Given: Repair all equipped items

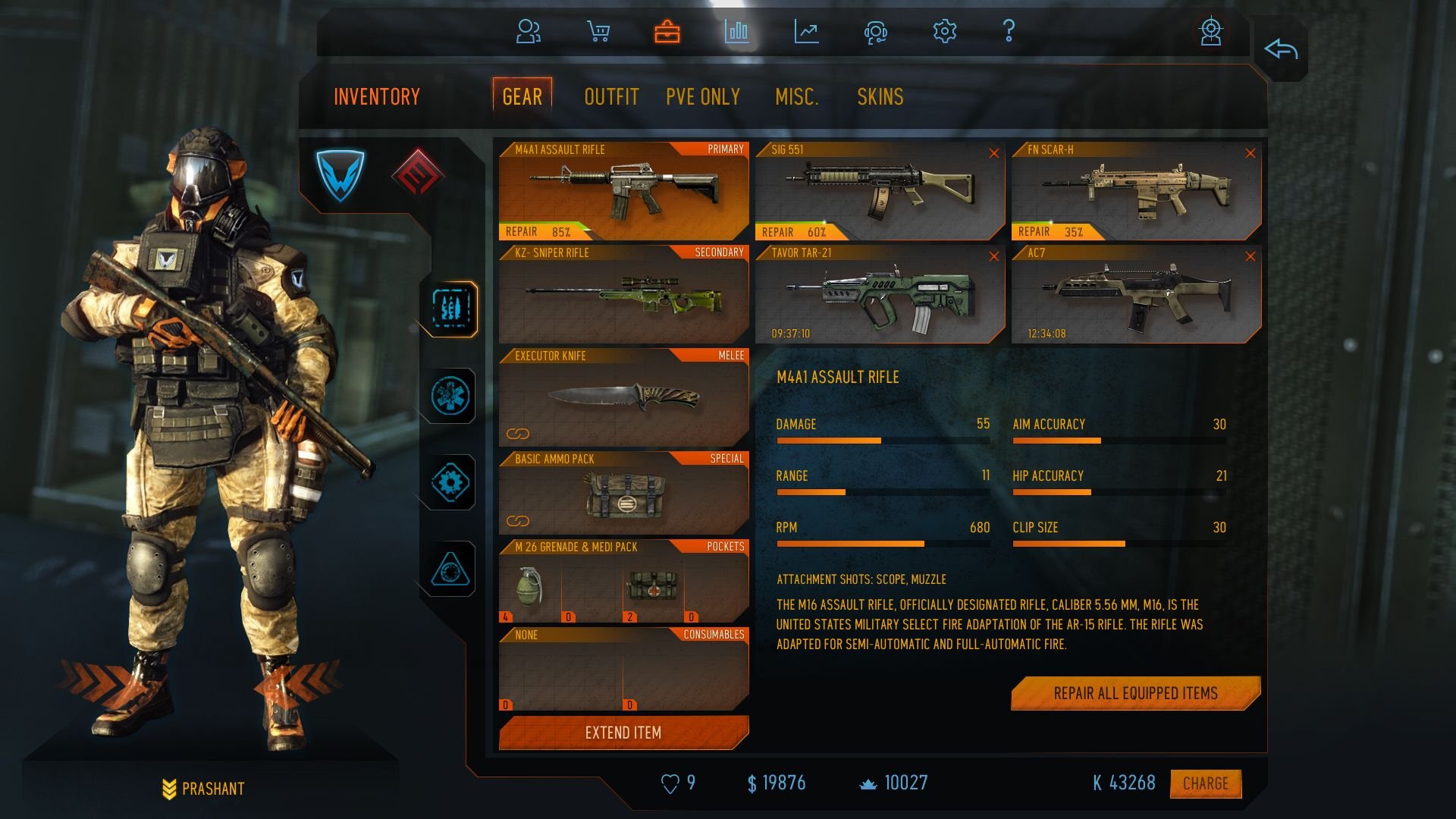Looking at the screenshot, I should 1135,693.
